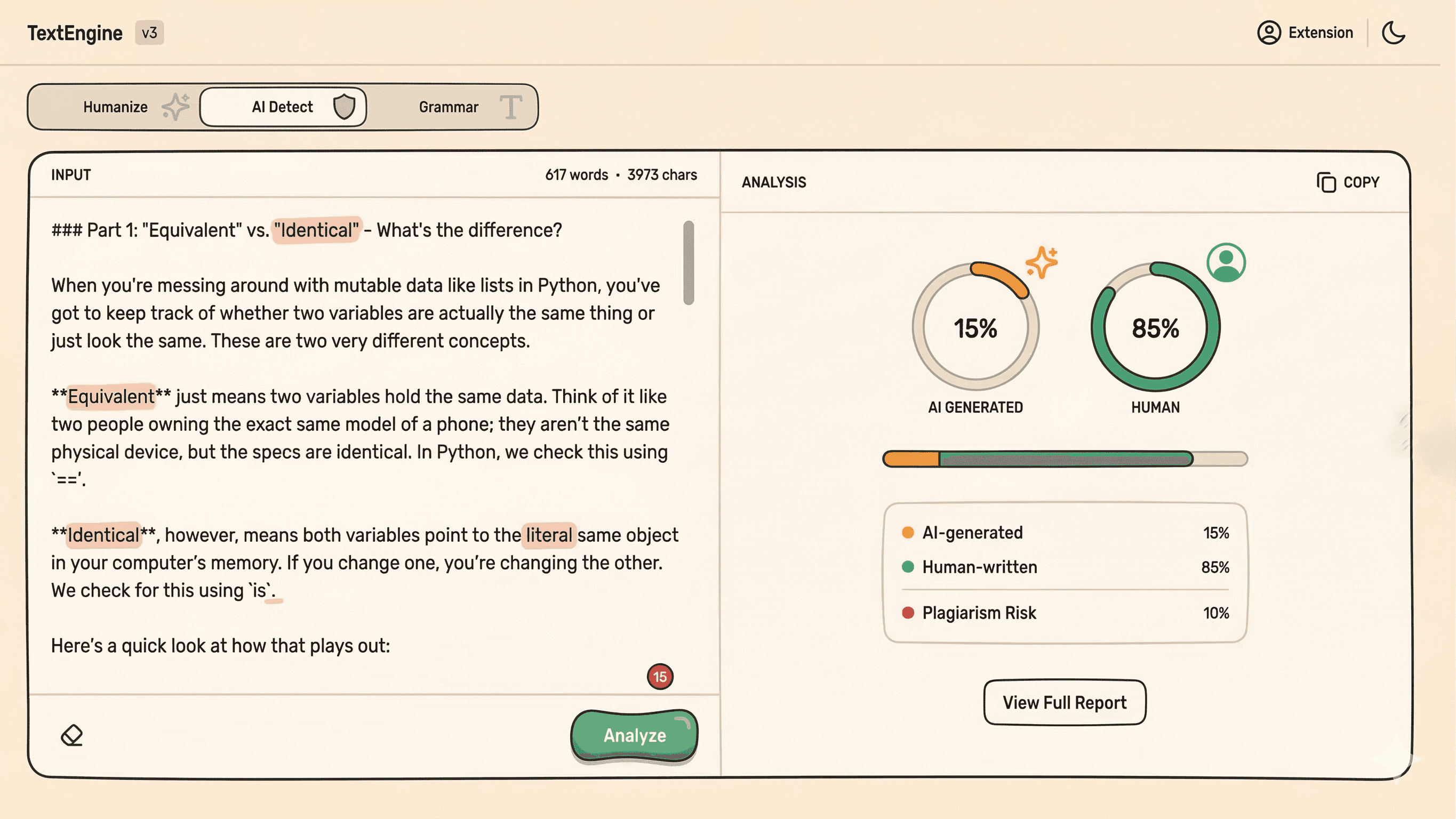Toggle the Human-written legend dot
1456x819 pixels.
point(907,567)
